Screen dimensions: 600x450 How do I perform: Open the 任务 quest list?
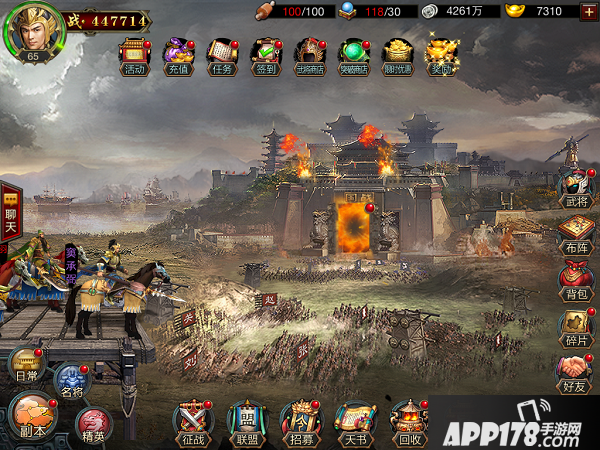click(221, 54)
